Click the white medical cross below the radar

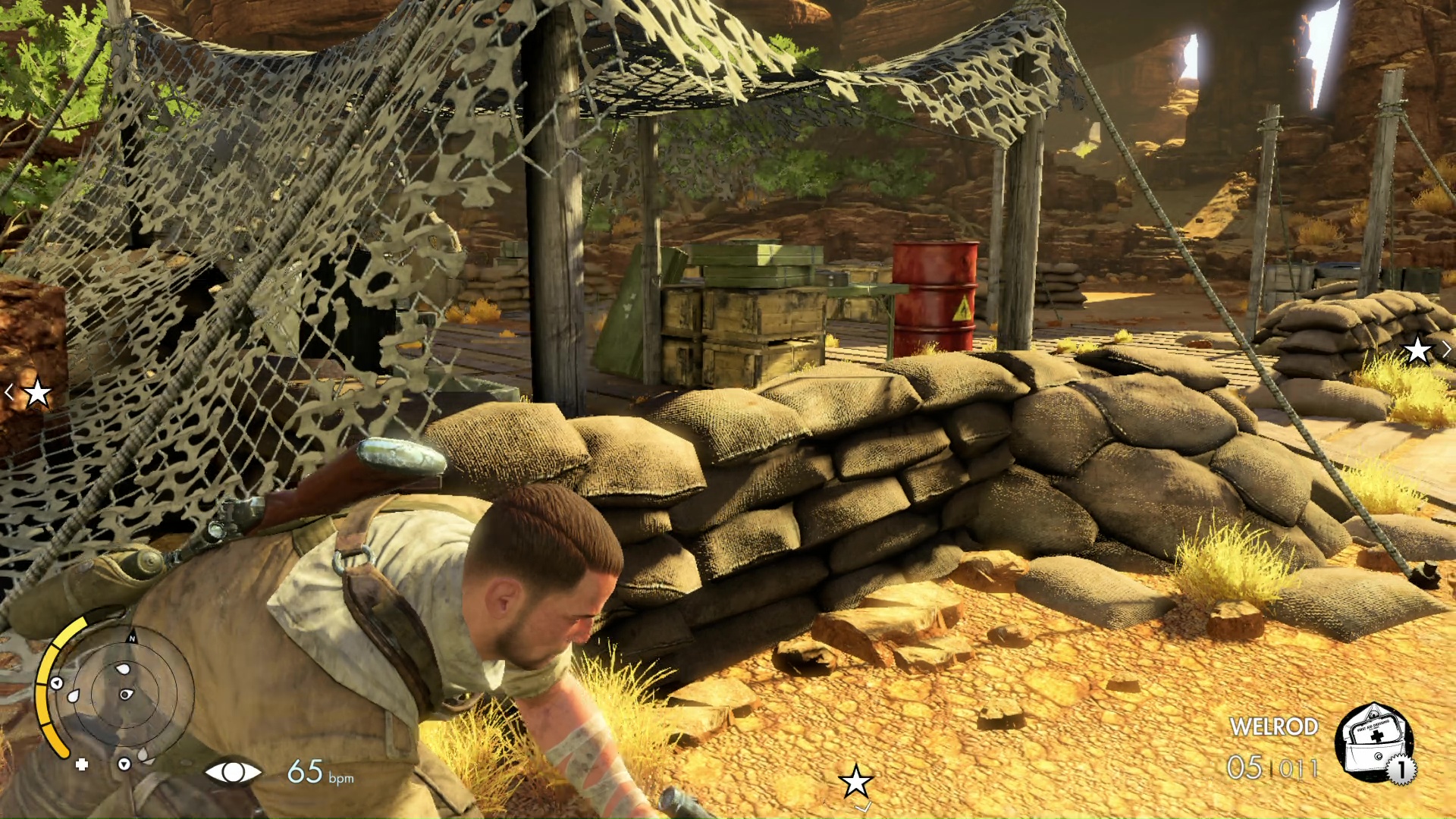[x=82, y=764]
